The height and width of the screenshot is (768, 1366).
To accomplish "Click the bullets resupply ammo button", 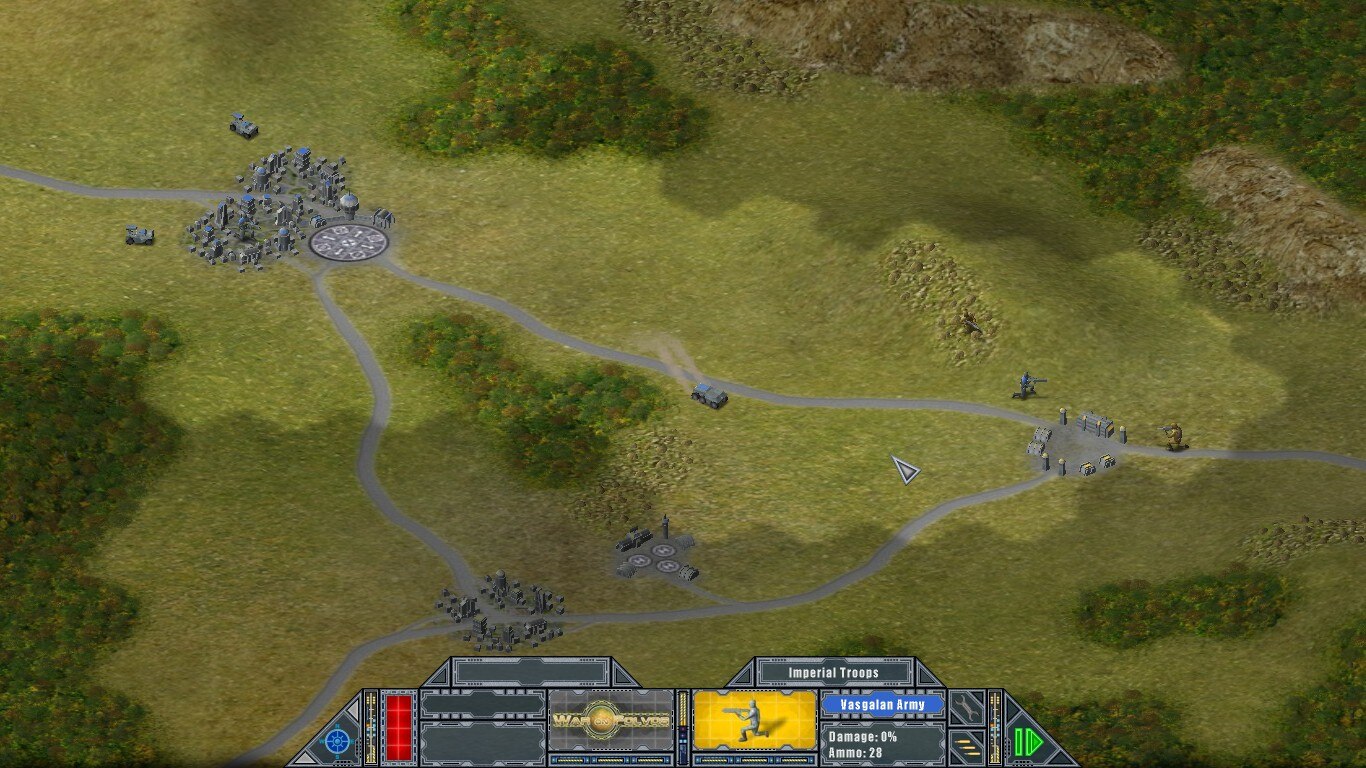I will [x=965, y=744].
